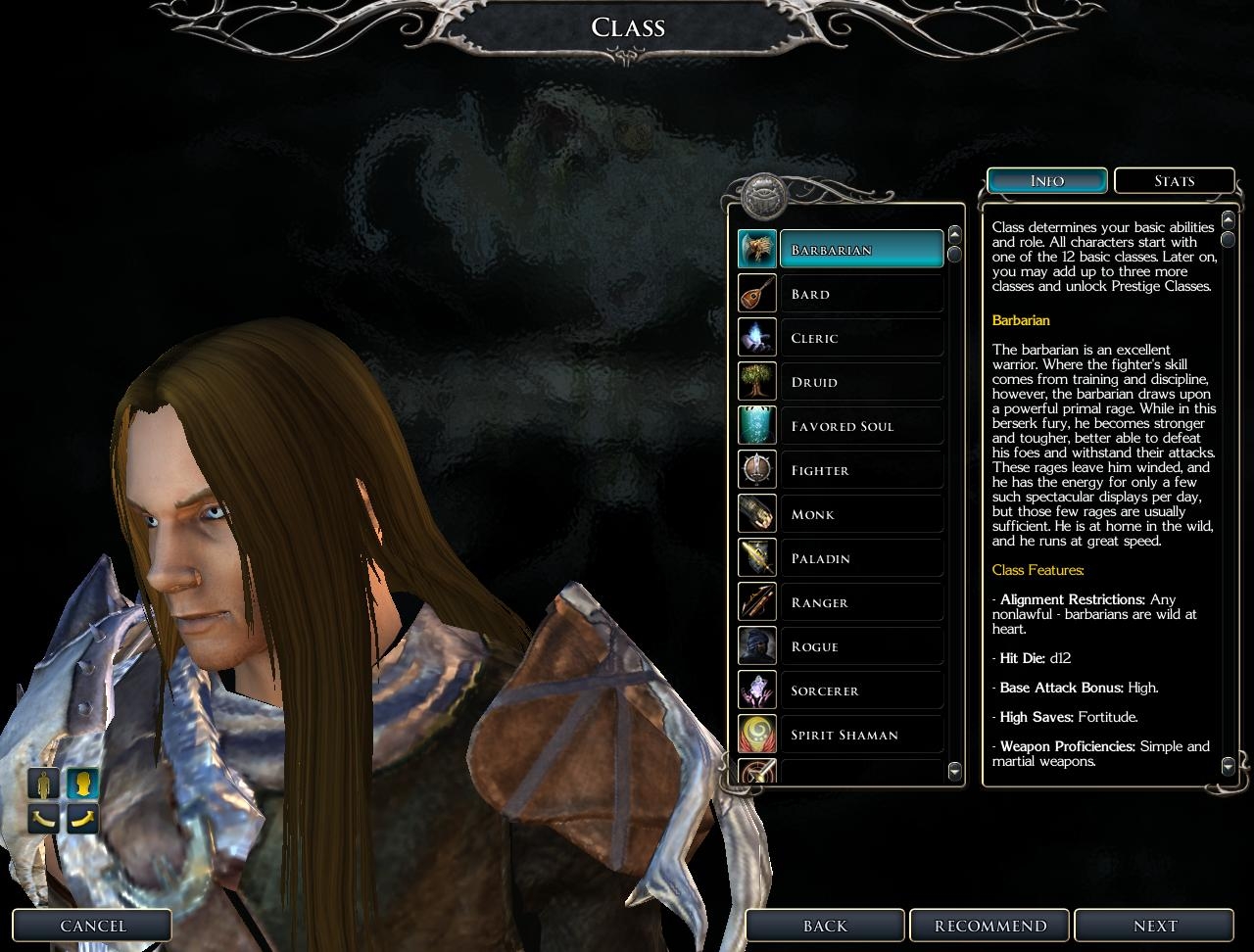Image resolution: width=1254 pixels, height=952 pixels.
Task: Switch camera to head view icon
Action: (x=83, y=784)
